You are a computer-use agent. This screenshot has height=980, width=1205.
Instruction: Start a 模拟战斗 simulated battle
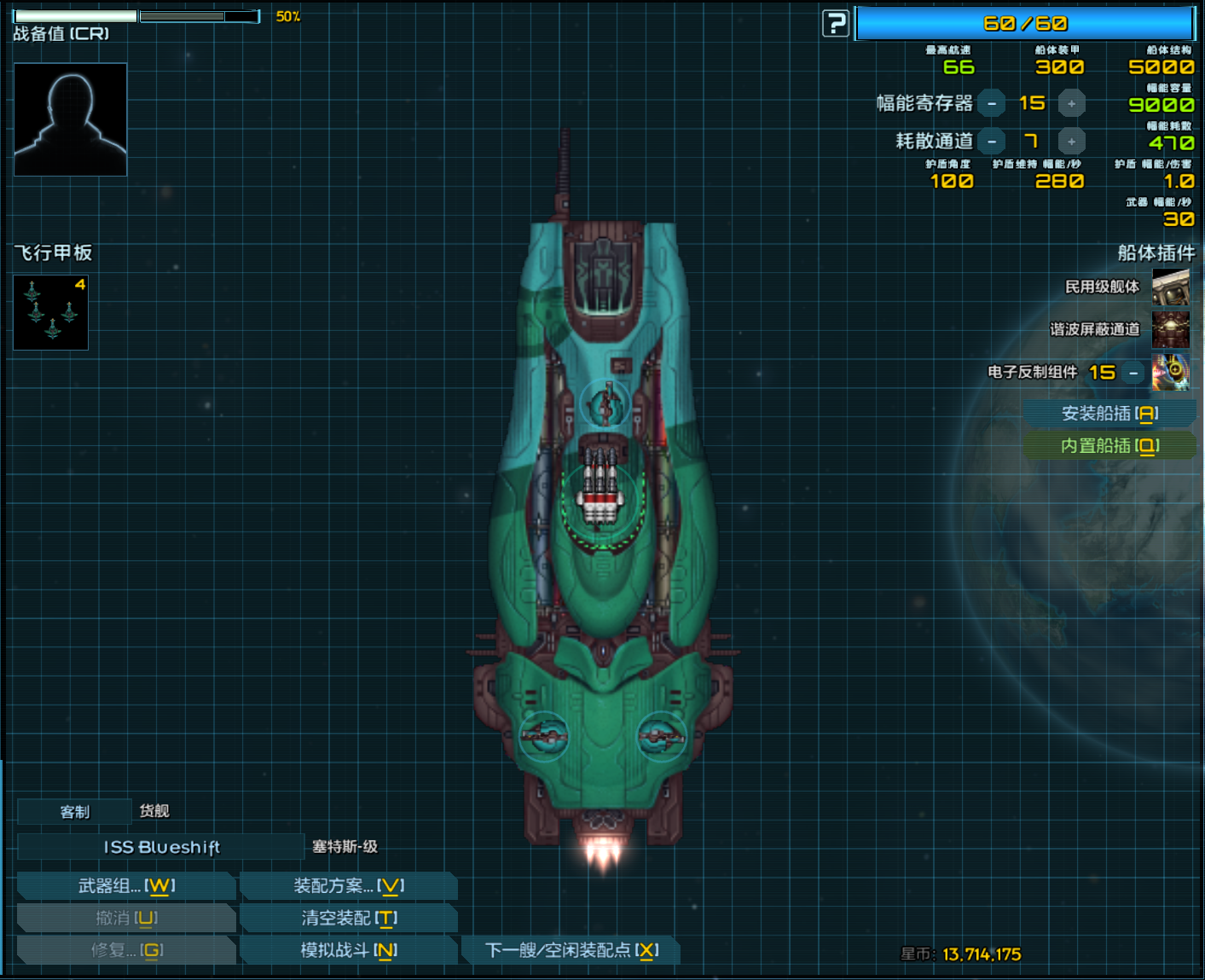pos(349,950)
